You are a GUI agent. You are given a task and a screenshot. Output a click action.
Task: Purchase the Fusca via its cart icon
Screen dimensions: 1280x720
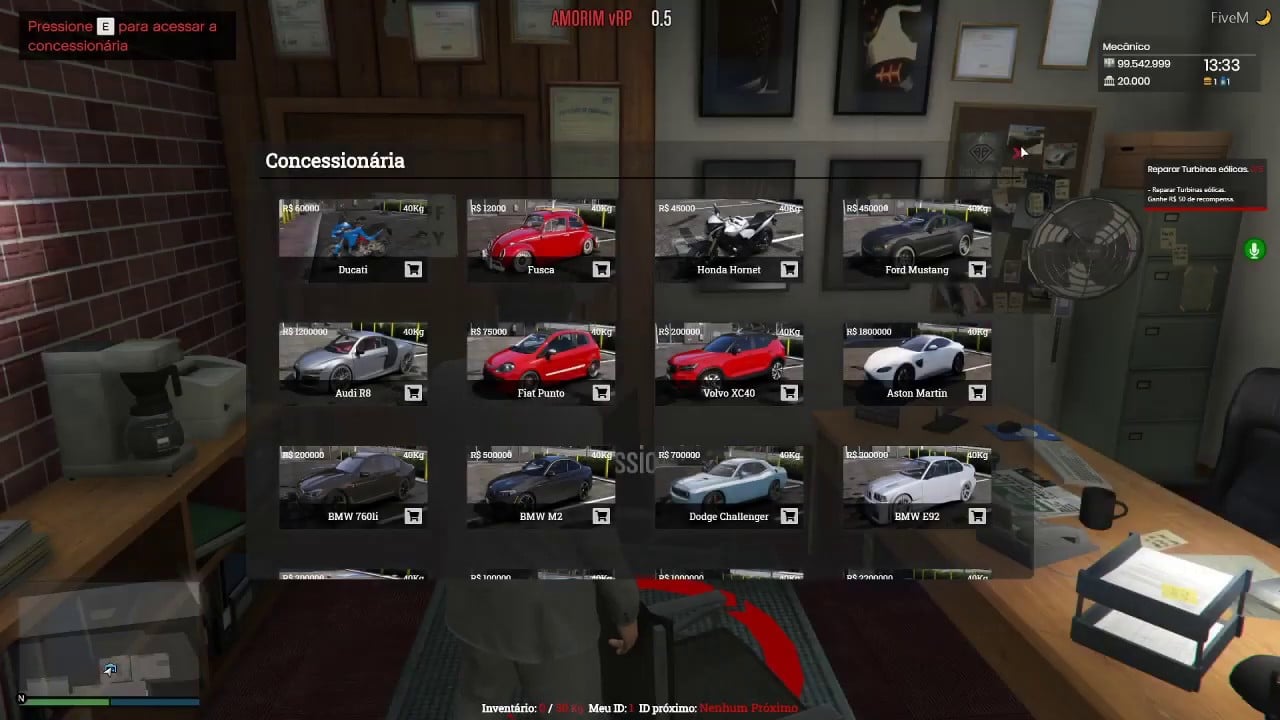click(601, 269)
